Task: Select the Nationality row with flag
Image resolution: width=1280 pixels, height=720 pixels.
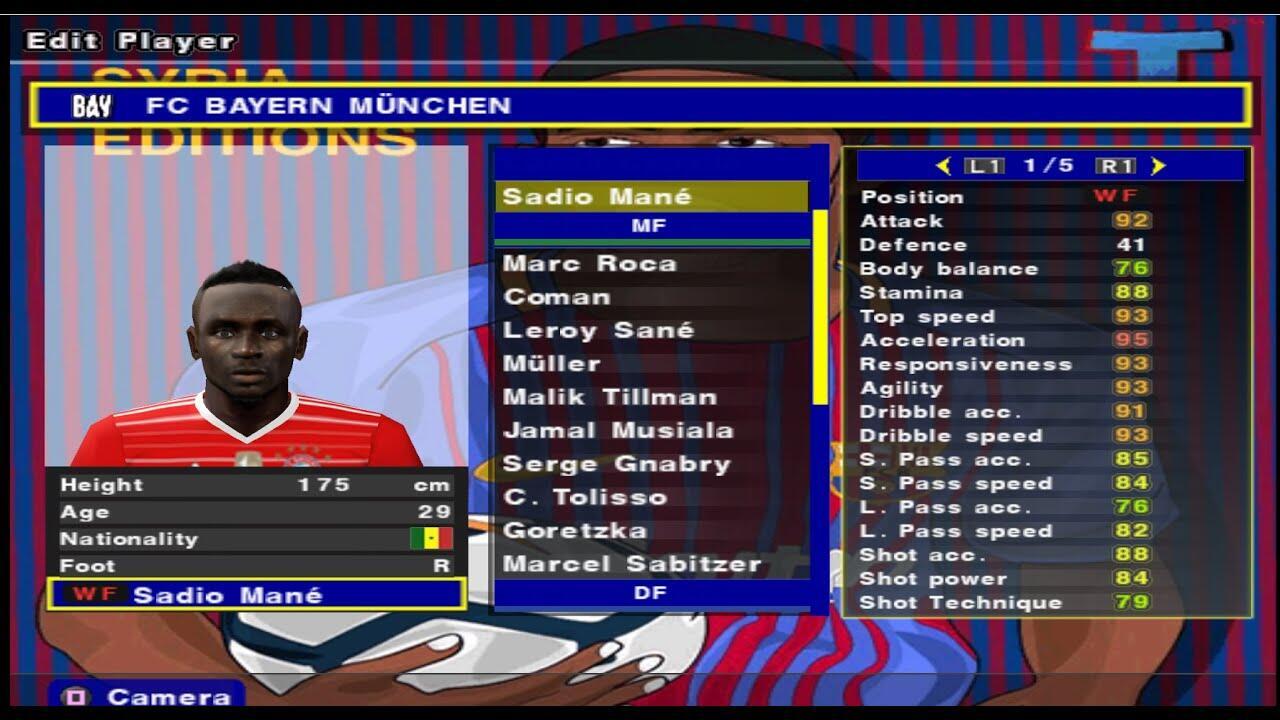Action: point(256,539)
